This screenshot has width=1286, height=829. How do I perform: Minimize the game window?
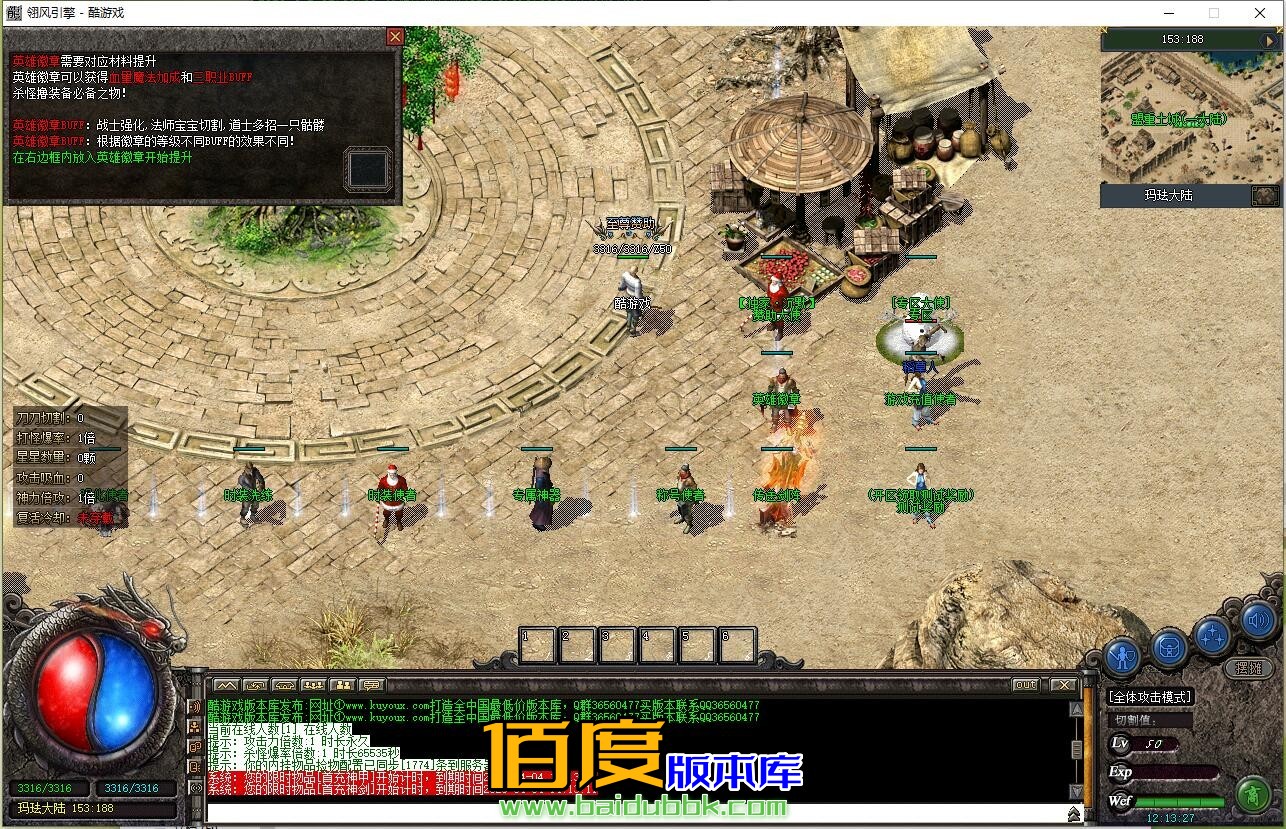pos(1168,13)
